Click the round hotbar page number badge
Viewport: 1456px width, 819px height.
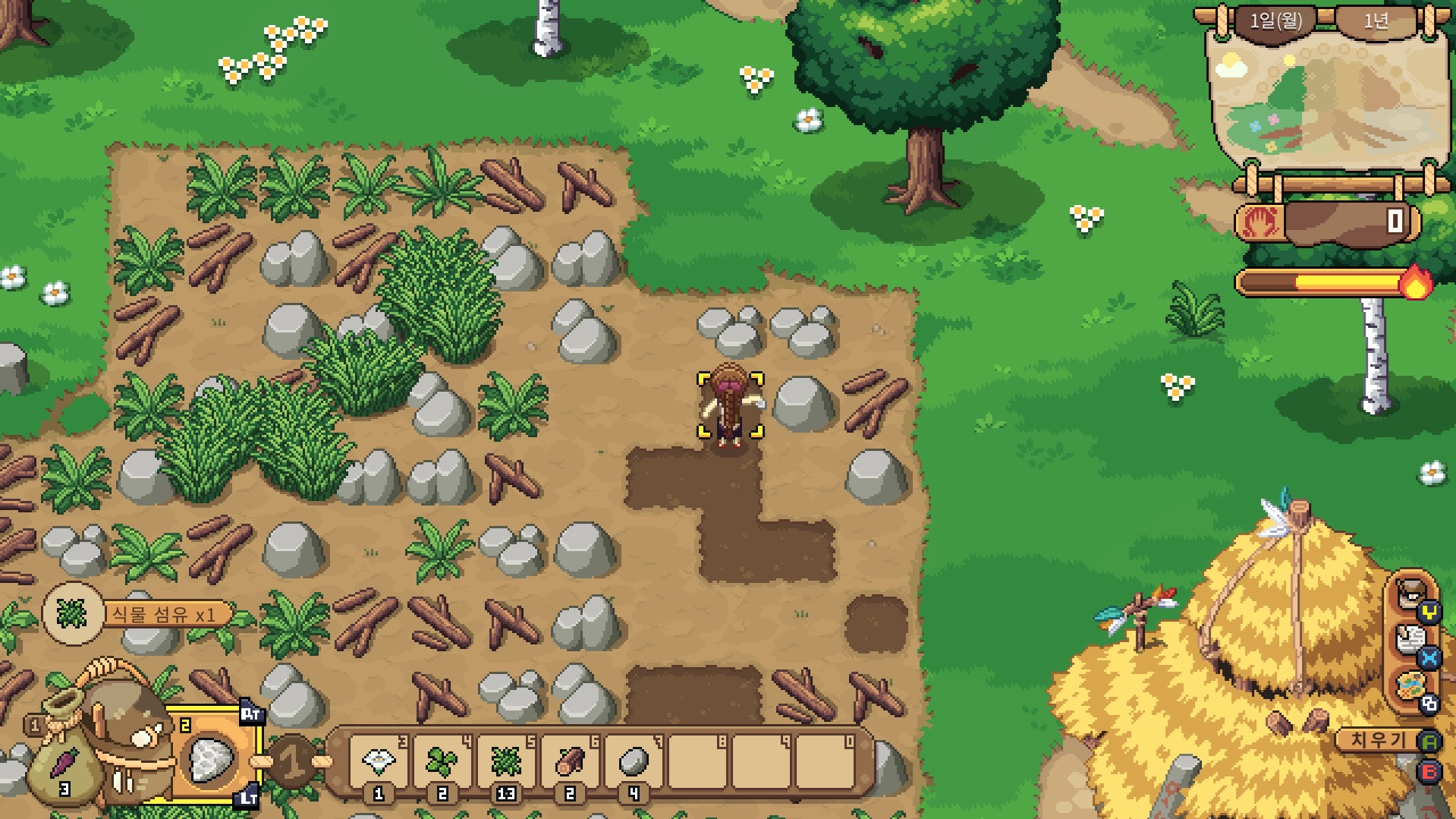(293, 761)
